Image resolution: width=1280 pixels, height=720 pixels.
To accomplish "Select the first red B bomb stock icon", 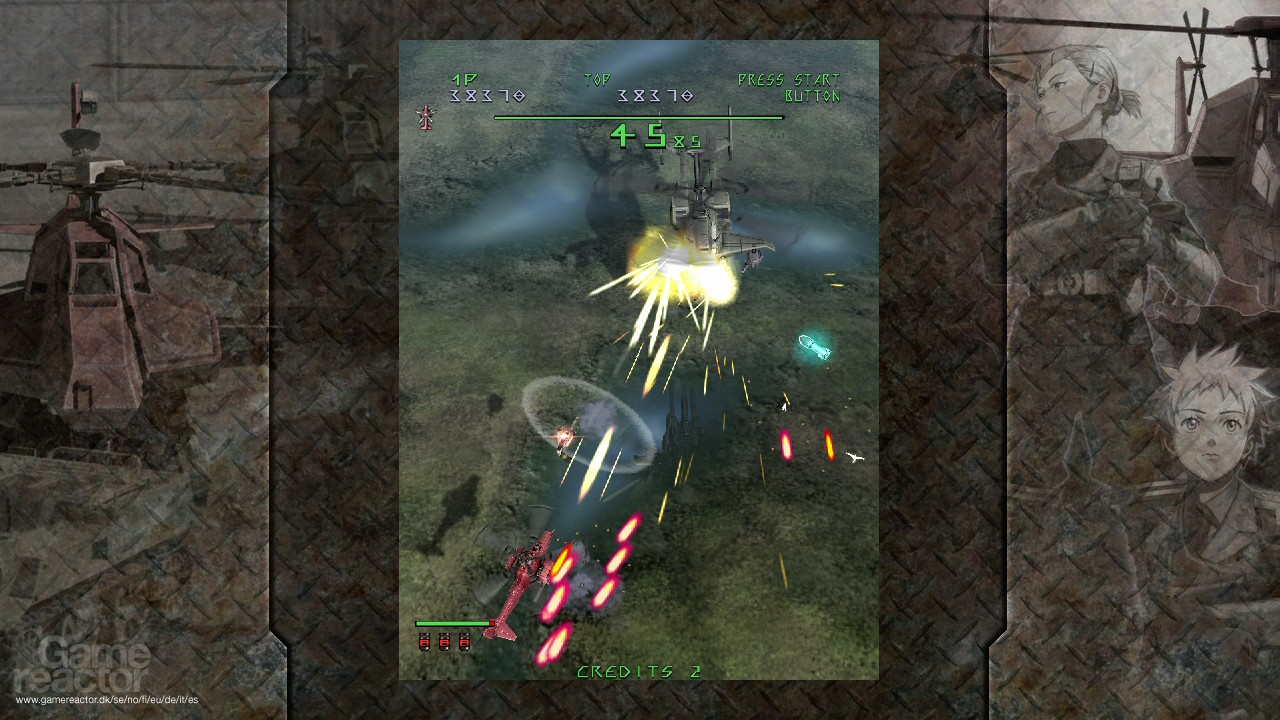I will point(424,643).
